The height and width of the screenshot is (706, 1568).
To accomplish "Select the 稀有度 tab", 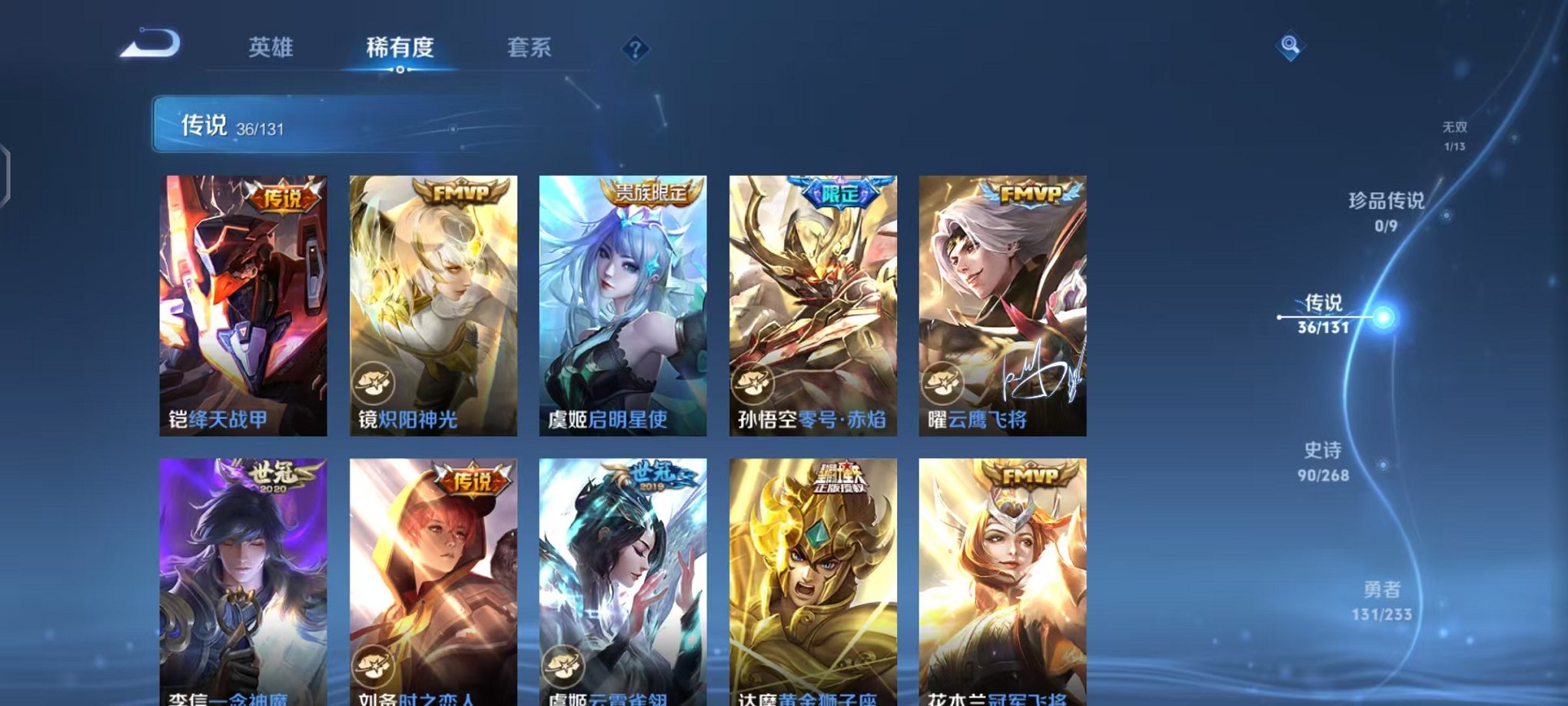I will point(400,48).
